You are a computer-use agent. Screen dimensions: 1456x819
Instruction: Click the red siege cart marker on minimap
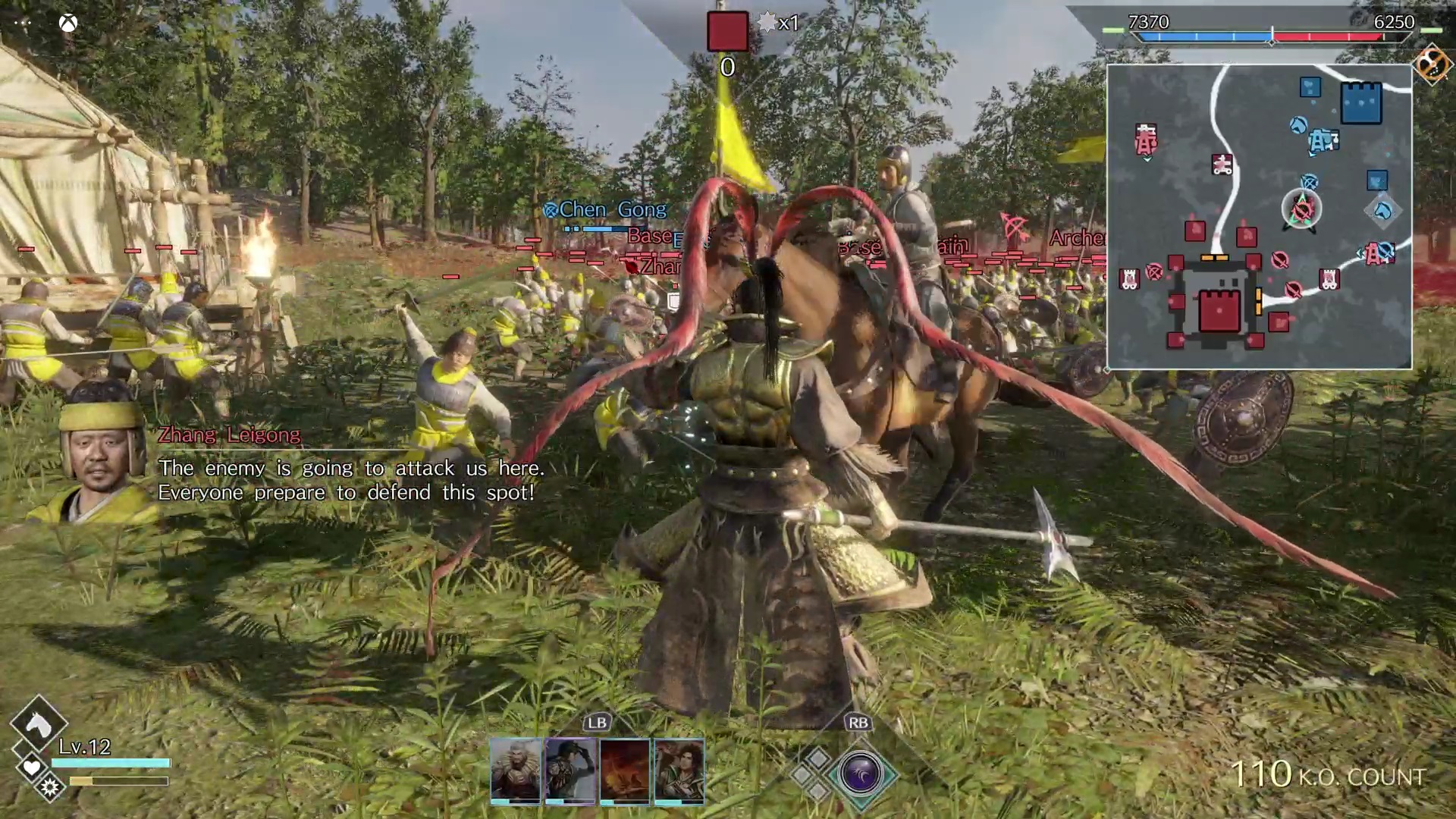pyautogui.click(x=1221, y=165)
